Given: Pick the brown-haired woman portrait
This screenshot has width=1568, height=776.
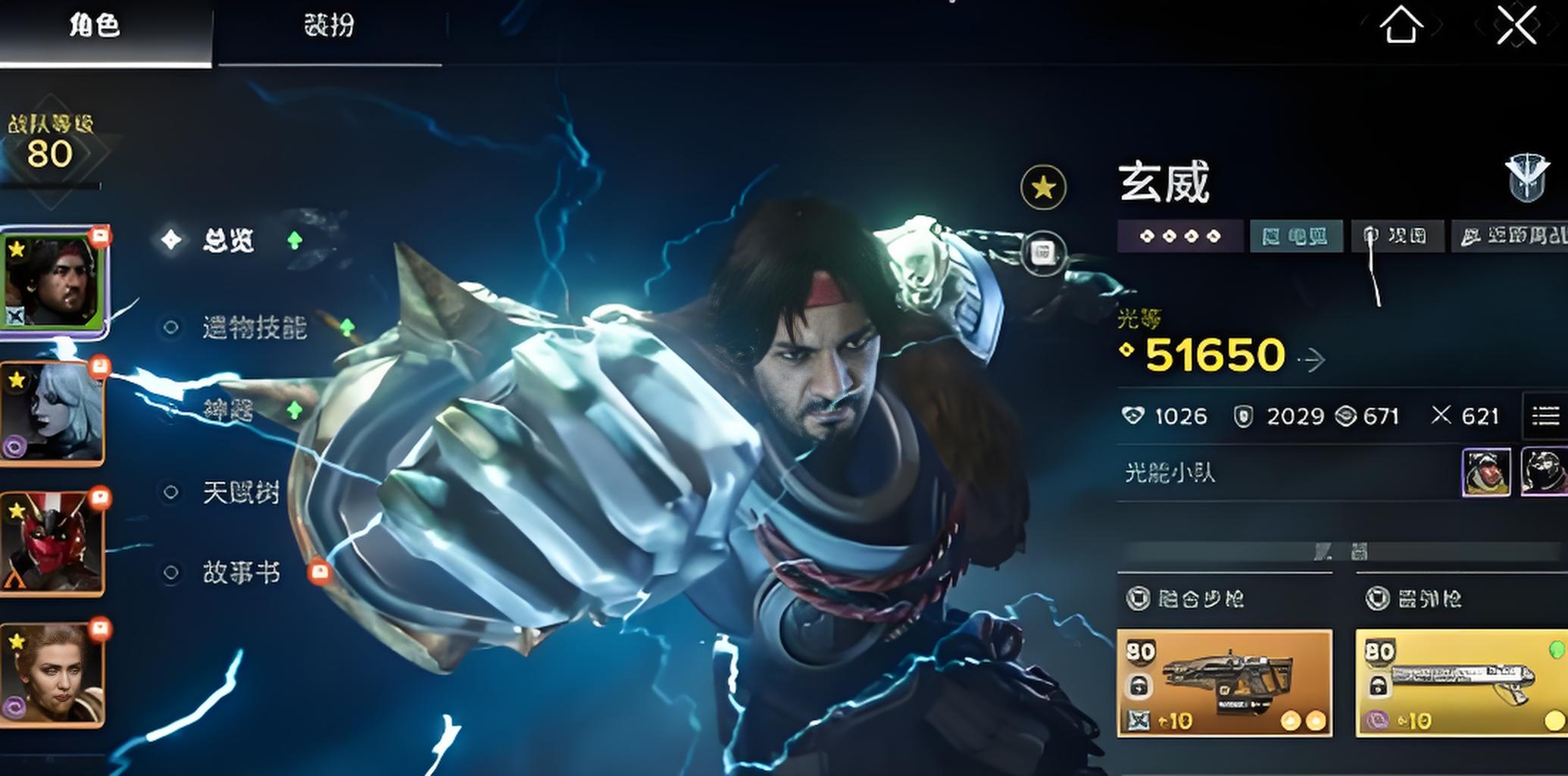Looking at the screenshot, I should (x=54, y=674).
